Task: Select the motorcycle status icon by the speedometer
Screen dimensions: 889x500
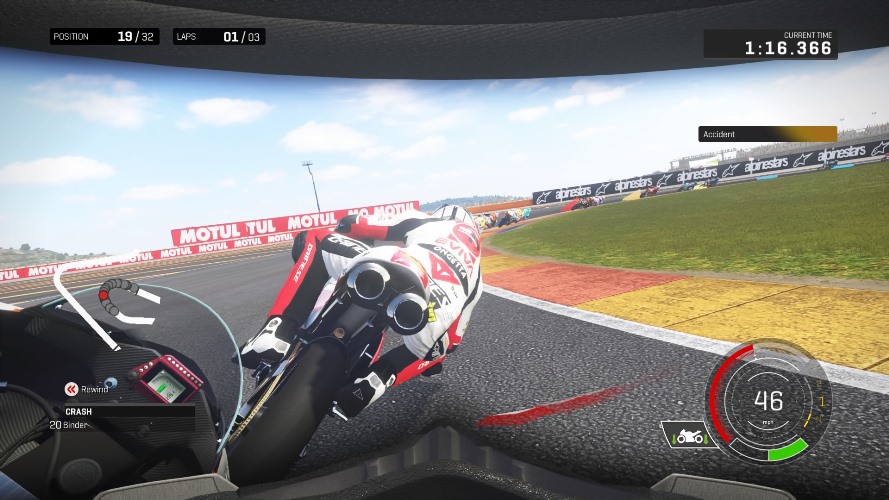Action: click(685, 436)
